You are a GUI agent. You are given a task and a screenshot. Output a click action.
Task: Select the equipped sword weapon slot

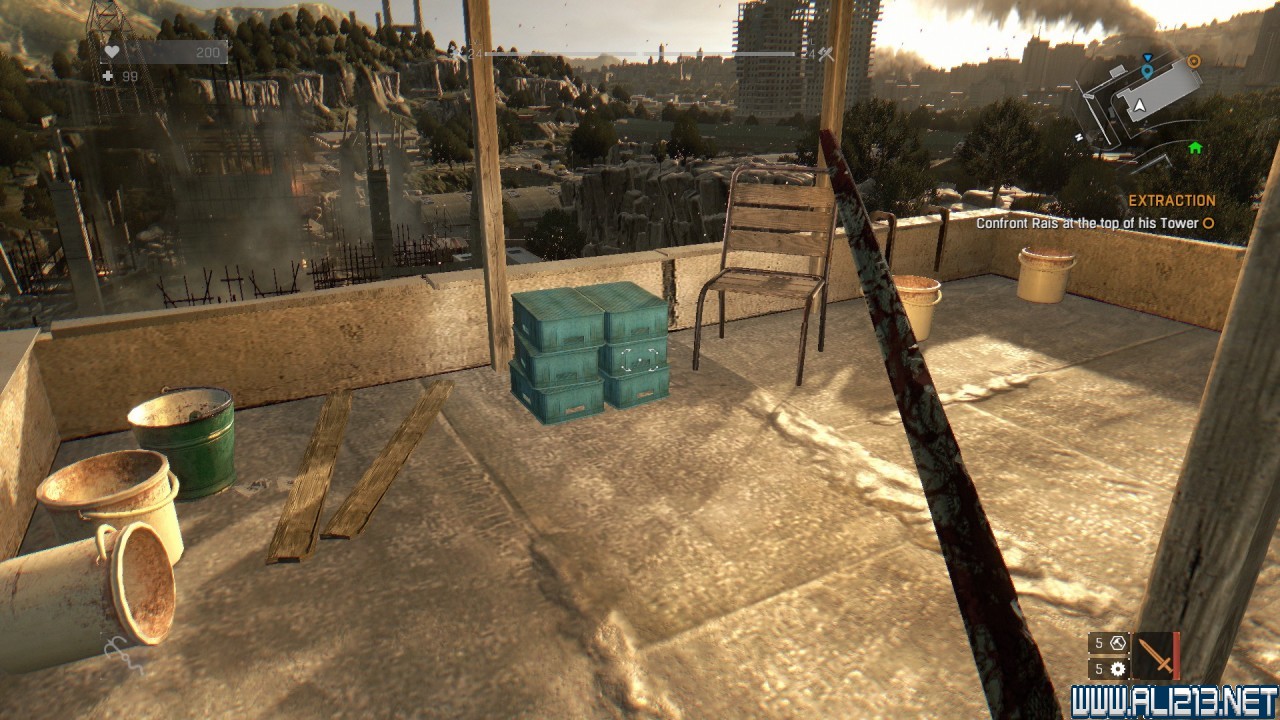point(1156,656)
